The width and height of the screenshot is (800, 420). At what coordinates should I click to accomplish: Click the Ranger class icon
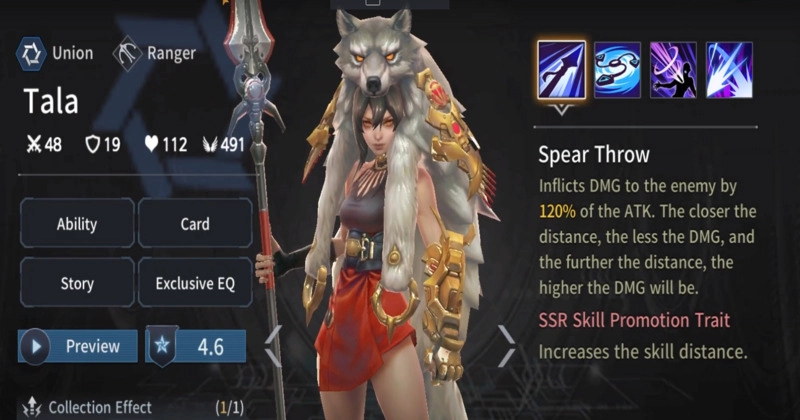pos(128,53)
